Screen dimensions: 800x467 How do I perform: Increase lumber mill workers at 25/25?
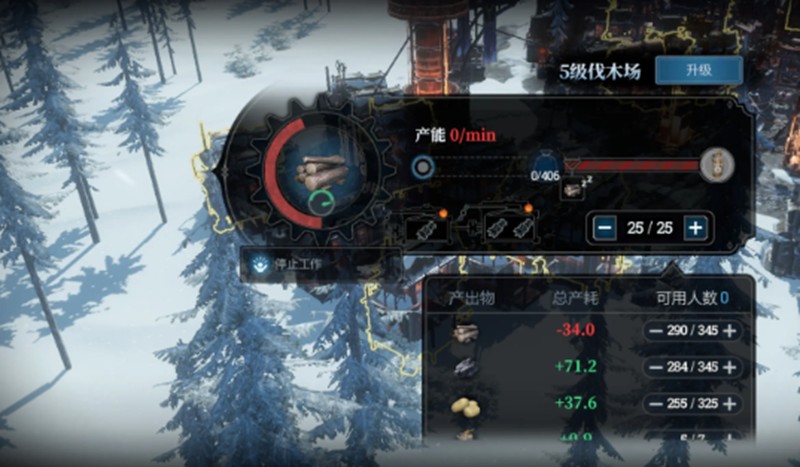click(696, 228)
